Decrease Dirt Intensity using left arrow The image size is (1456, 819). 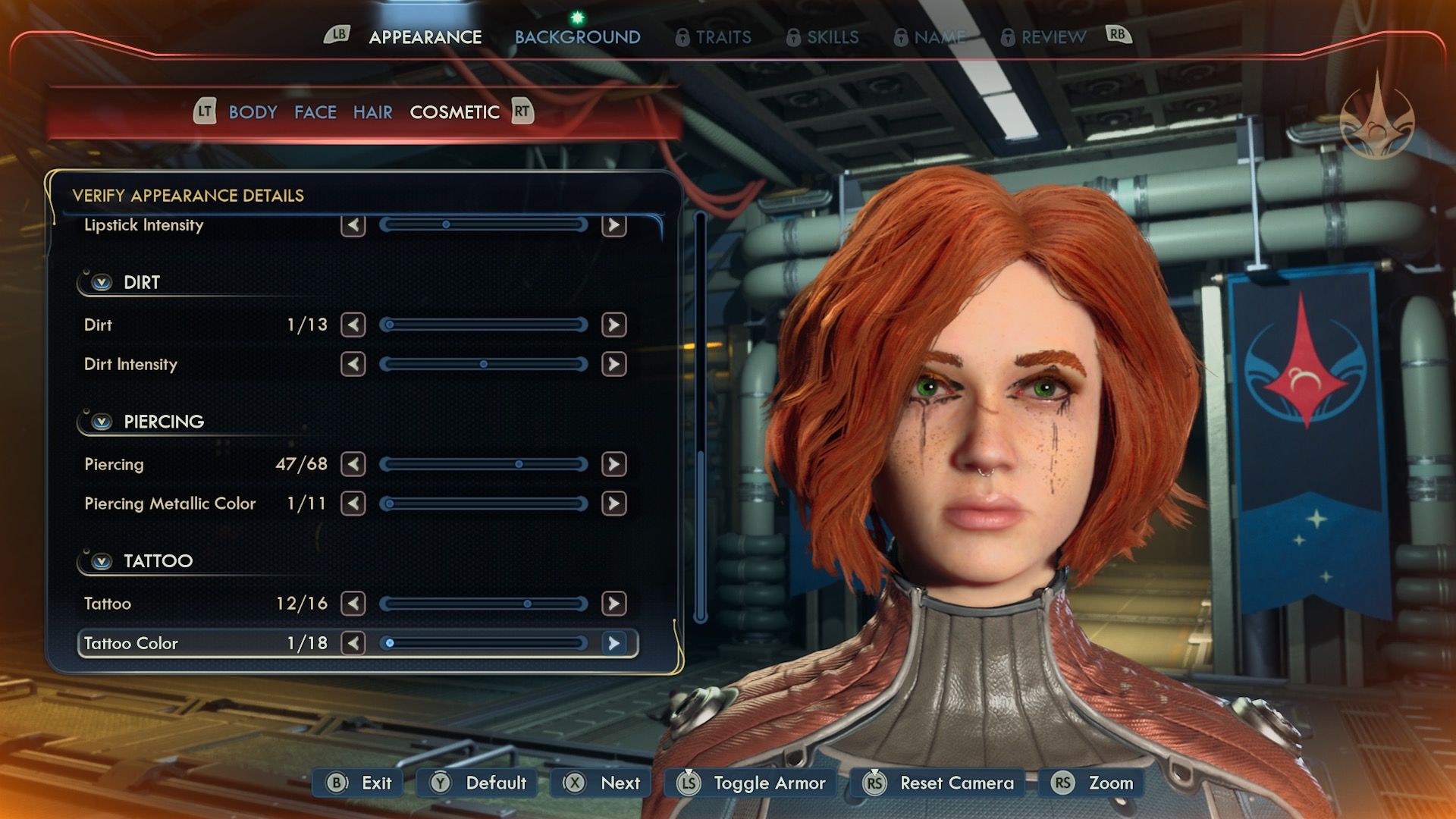point(353,364)
